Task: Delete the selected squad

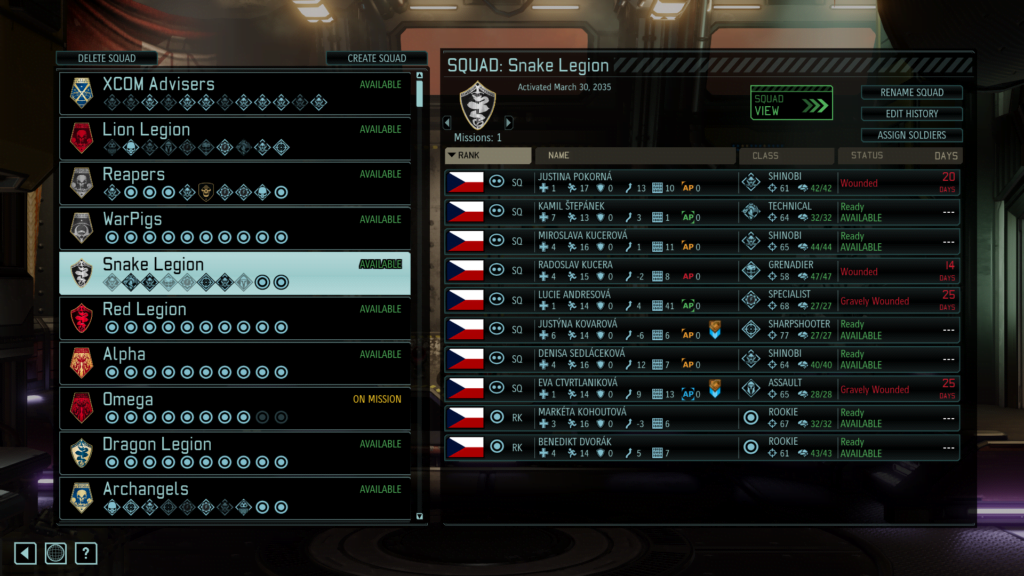Action: click(106, 58)
